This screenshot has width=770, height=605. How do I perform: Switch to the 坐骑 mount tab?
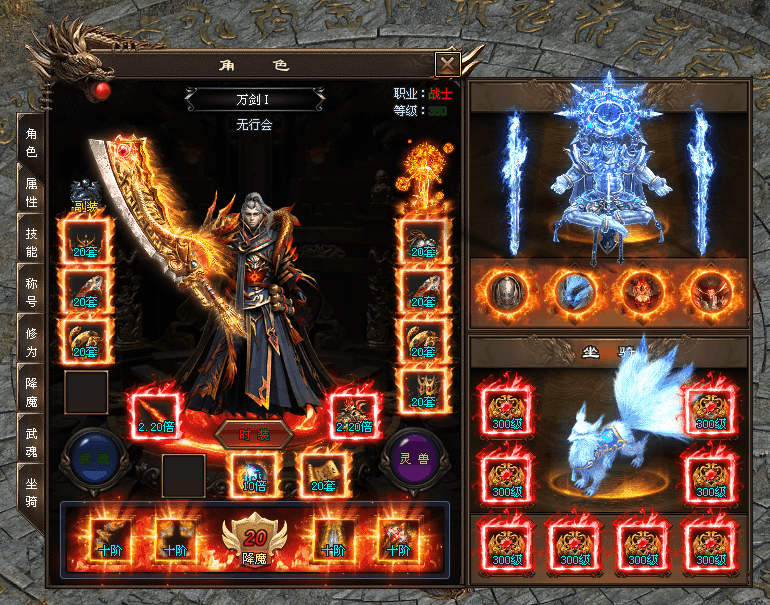pyautogui.click(x=32, y=492)
